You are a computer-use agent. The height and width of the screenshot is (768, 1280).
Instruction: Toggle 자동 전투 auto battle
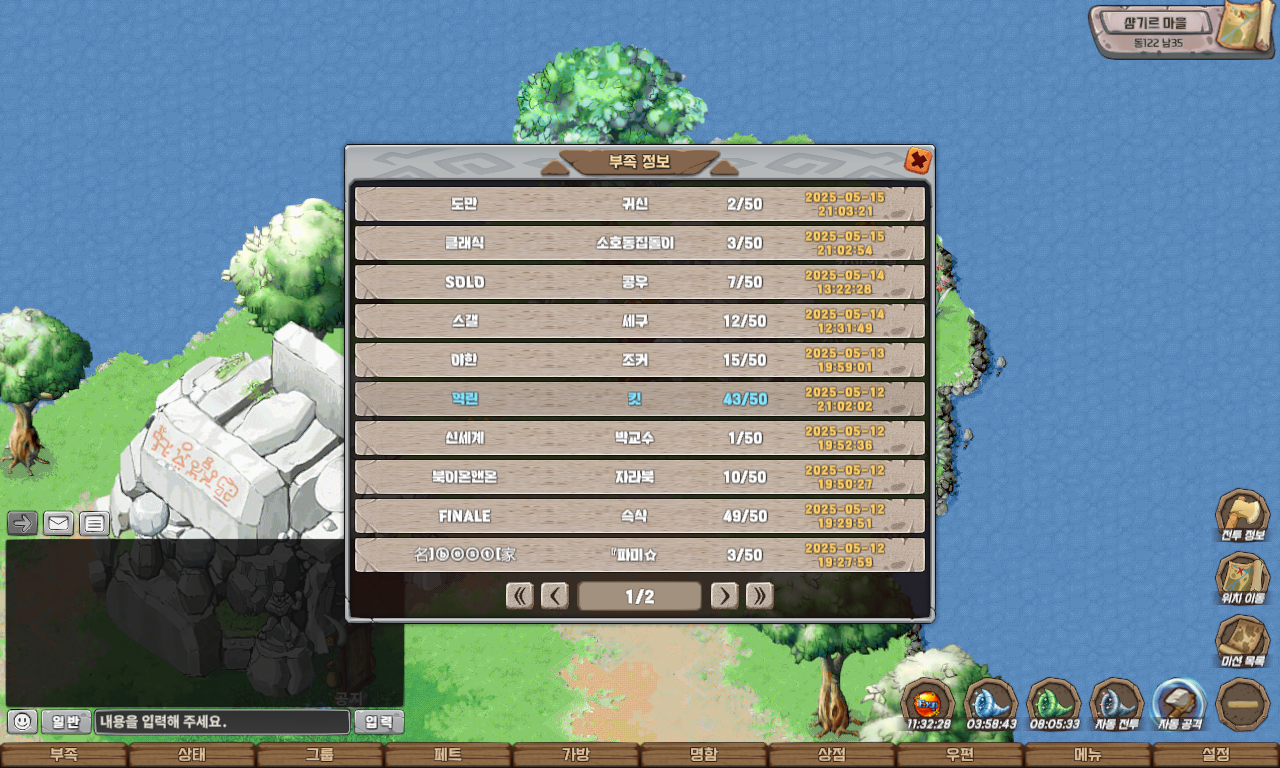(x=1116, y=702)
